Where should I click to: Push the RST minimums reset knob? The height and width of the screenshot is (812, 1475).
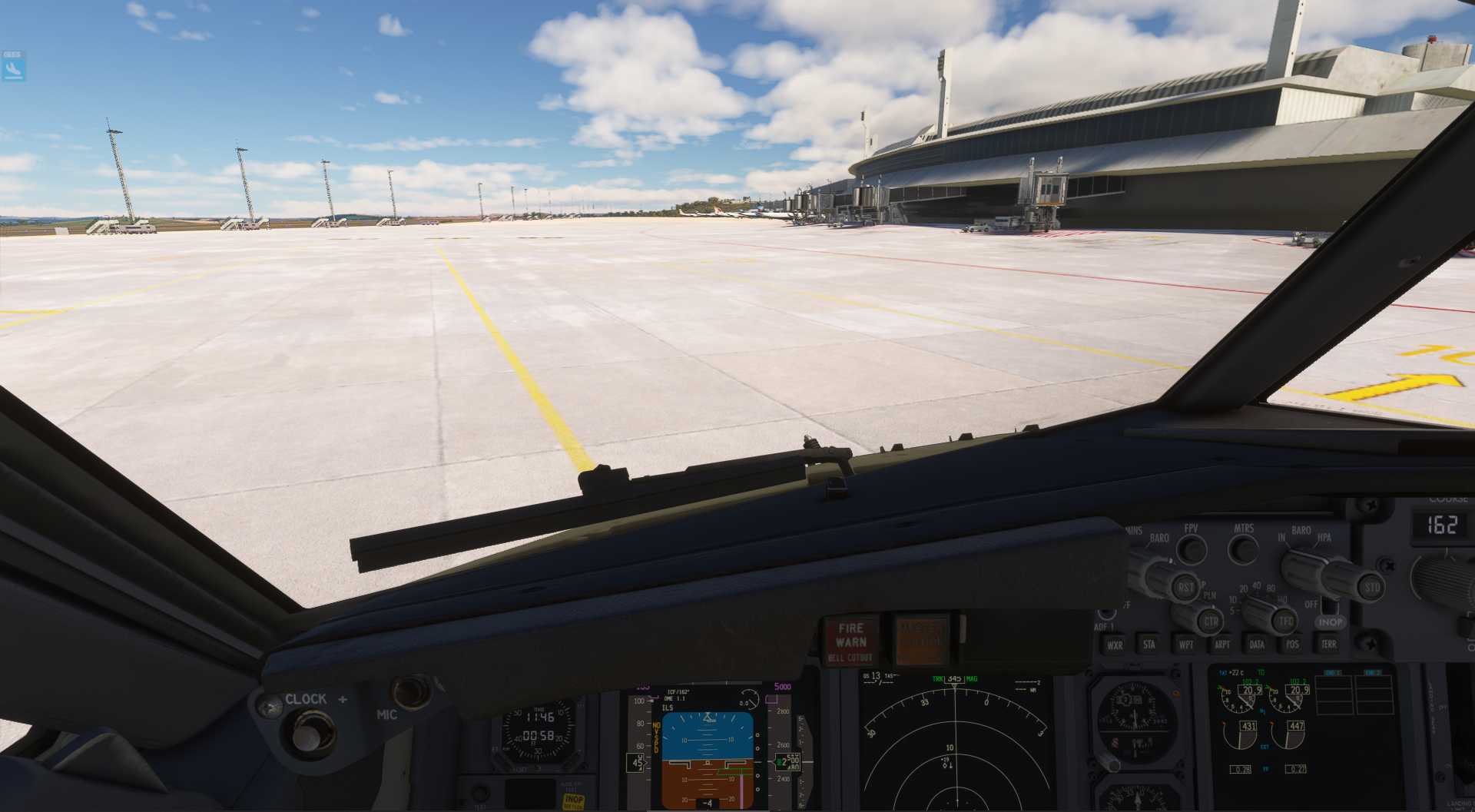click(1185, 588)
